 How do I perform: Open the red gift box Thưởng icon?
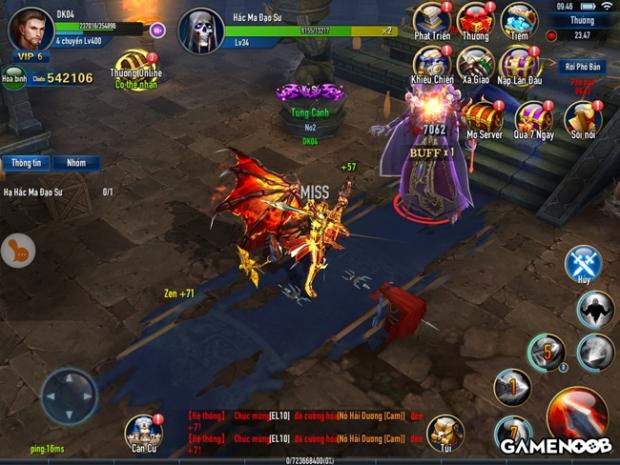point(473,20)
